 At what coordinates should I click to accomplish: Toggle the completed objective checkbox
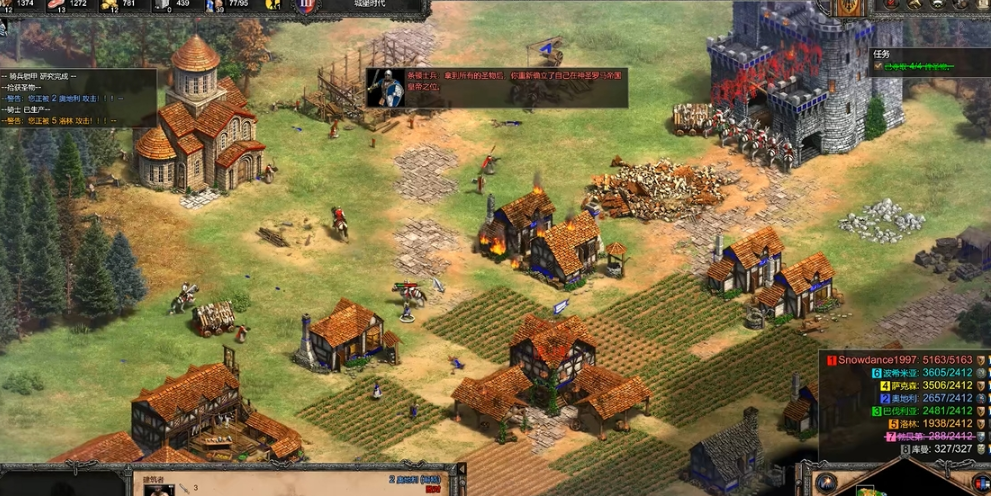877,68
